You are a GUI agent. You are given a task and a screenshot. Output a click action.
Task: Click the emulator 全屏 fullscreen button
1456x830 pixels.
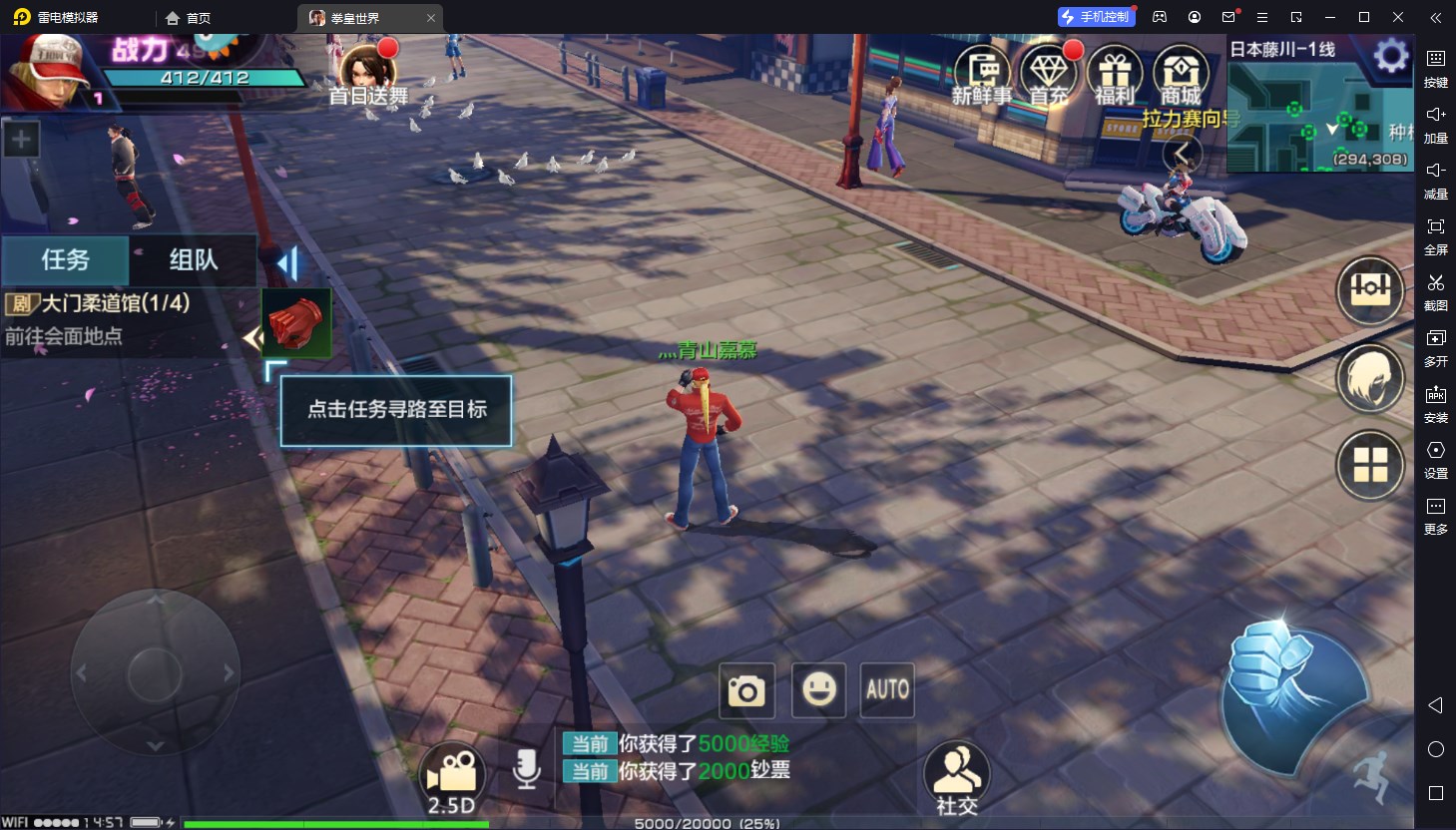tap(1435, 235)
